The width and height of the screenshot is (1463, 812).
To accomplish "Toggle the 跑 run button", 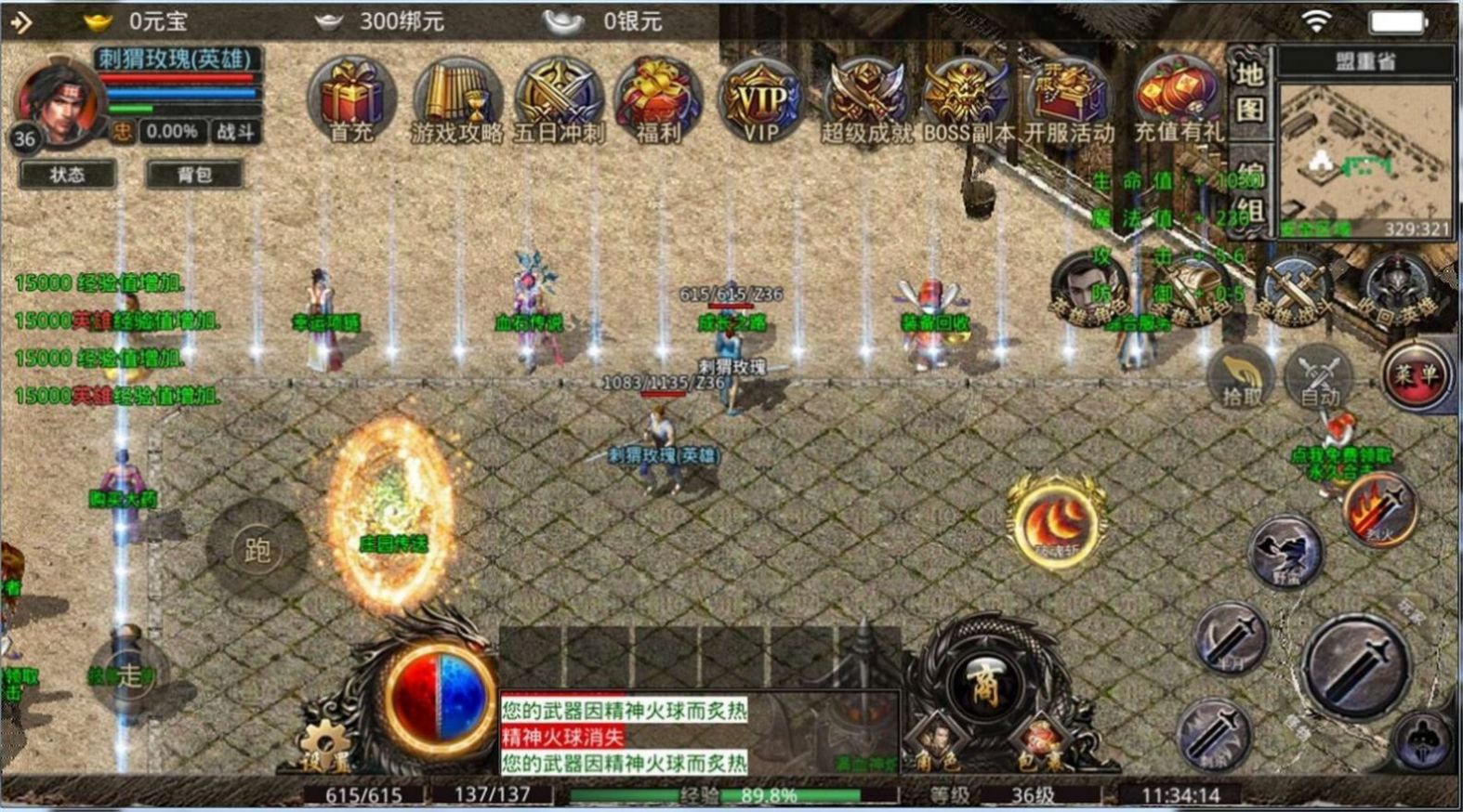I will (257, 549).
